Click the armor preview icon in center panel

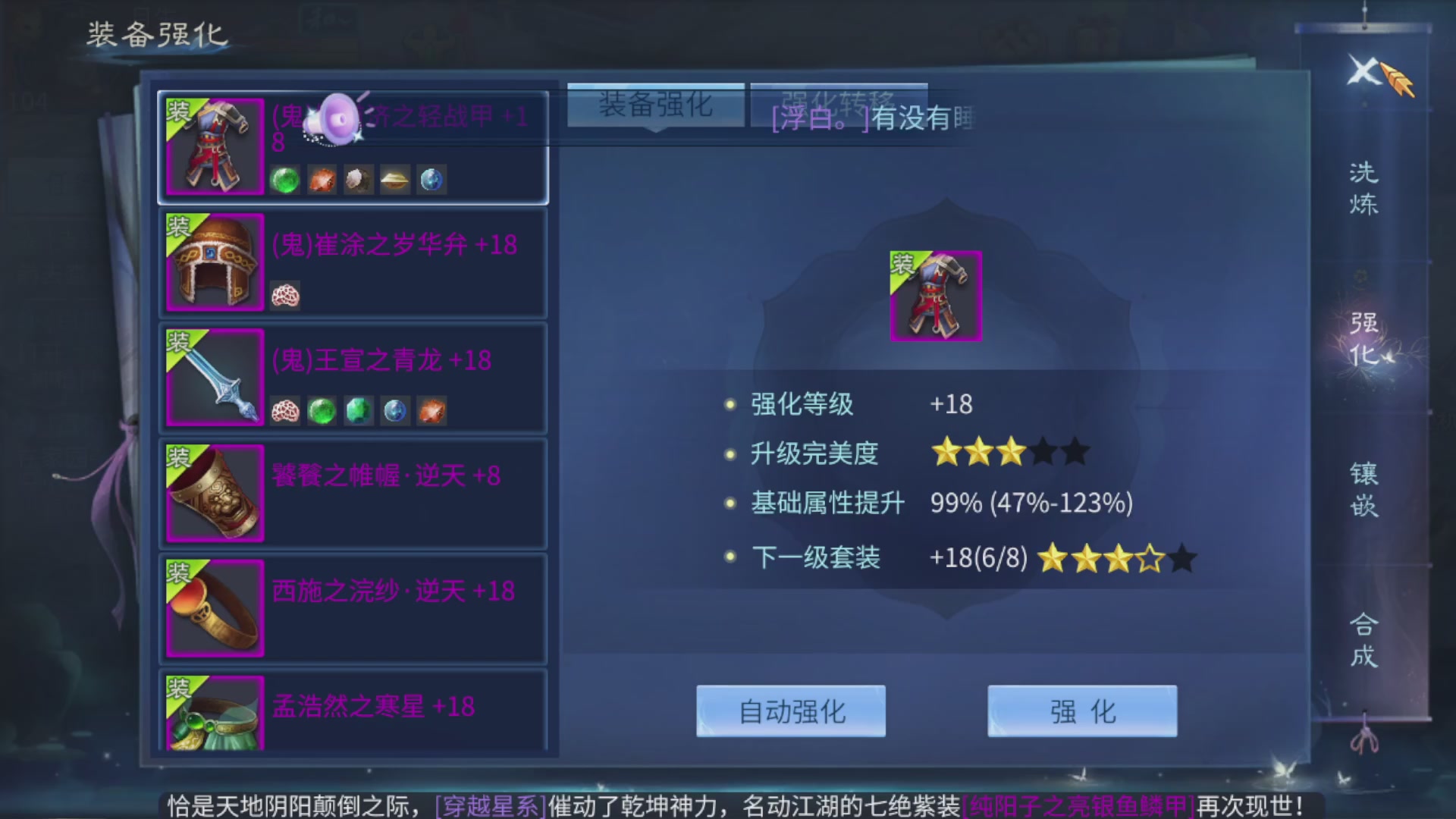pyautogui.click(x=935, y=296)
